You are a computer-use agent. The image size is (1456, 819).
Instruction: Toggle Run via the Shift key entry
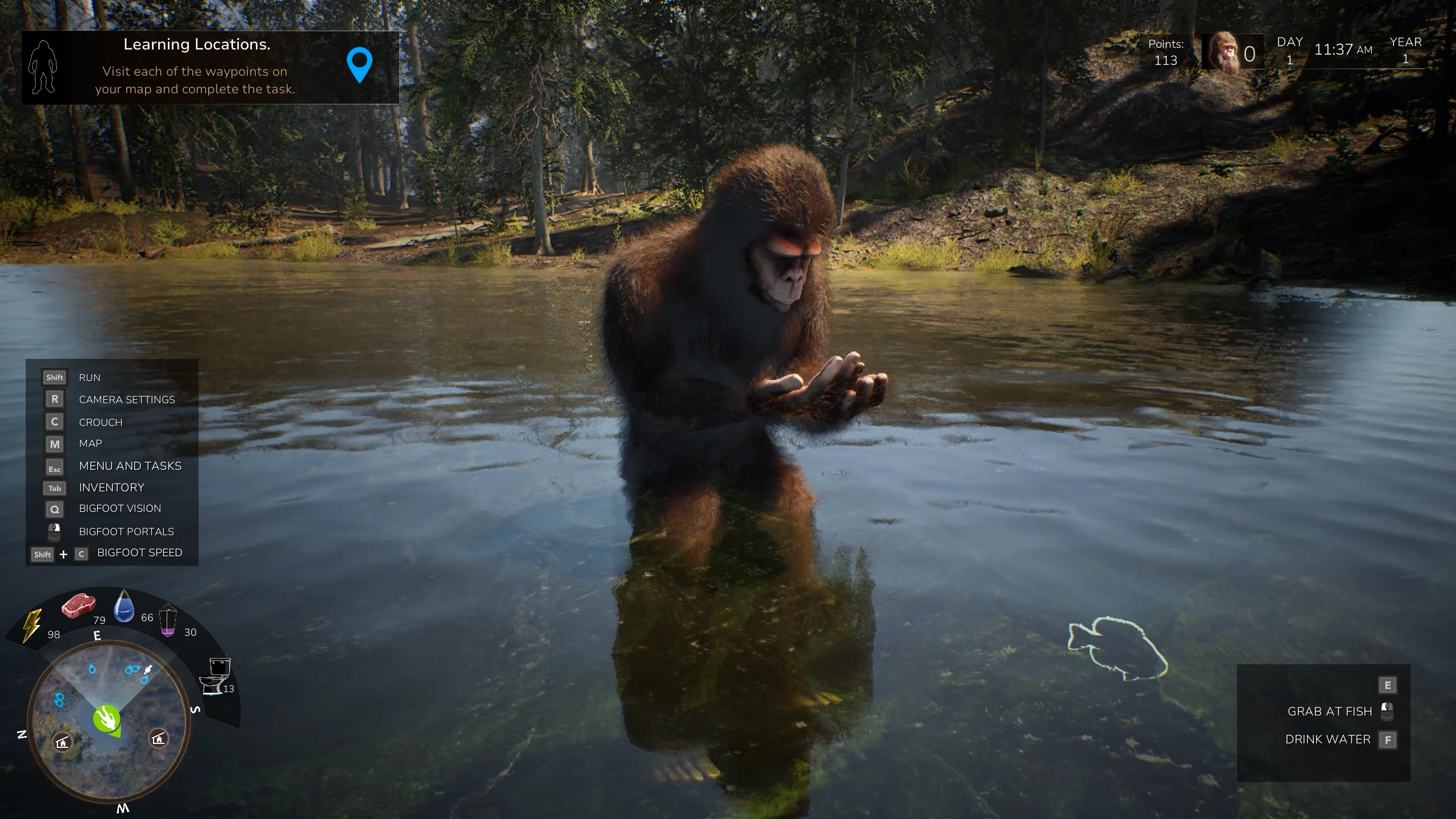[89, 377]
